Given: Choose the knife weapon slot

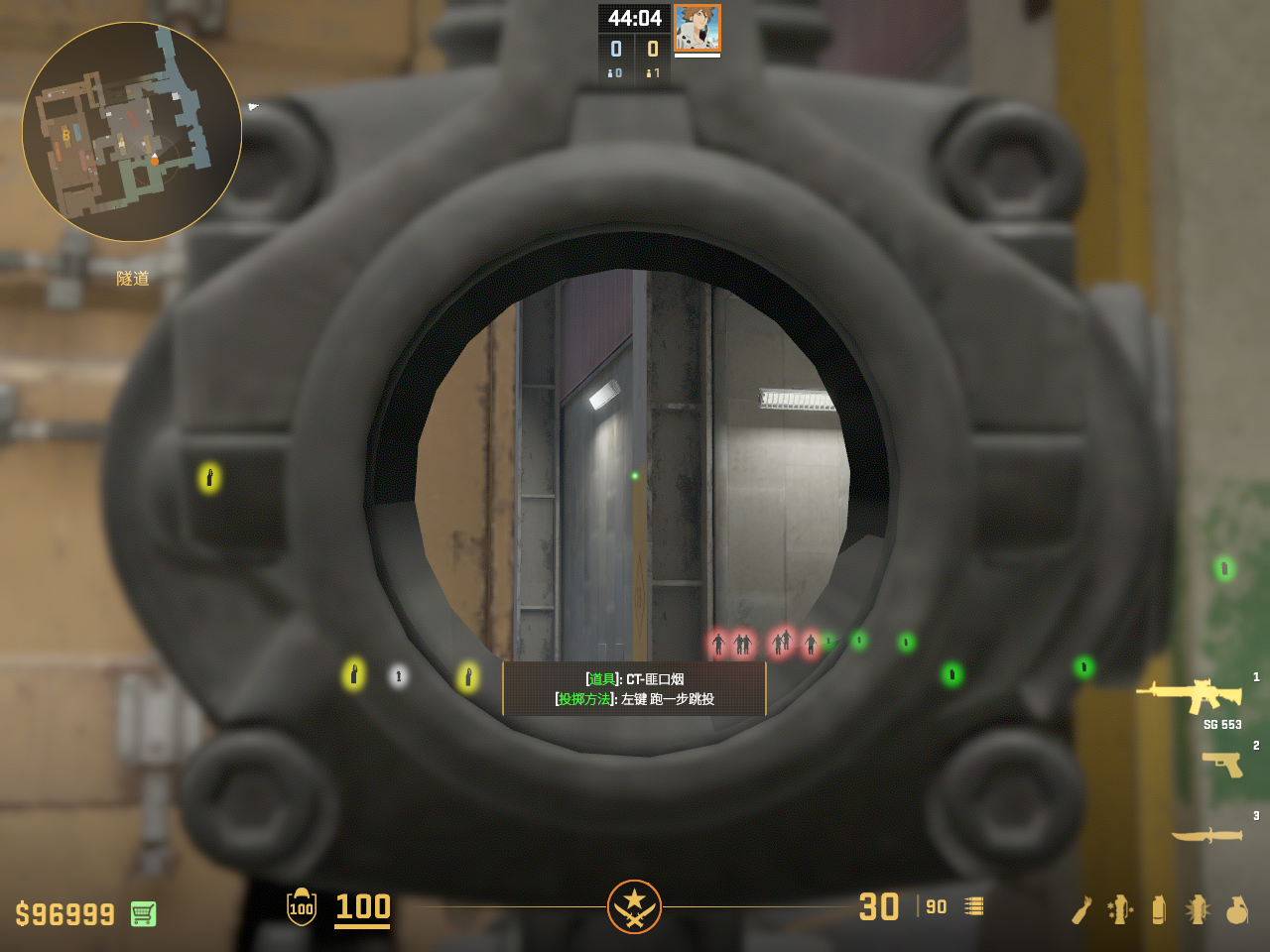Looking at the screenshot, I should [1206, 836].
